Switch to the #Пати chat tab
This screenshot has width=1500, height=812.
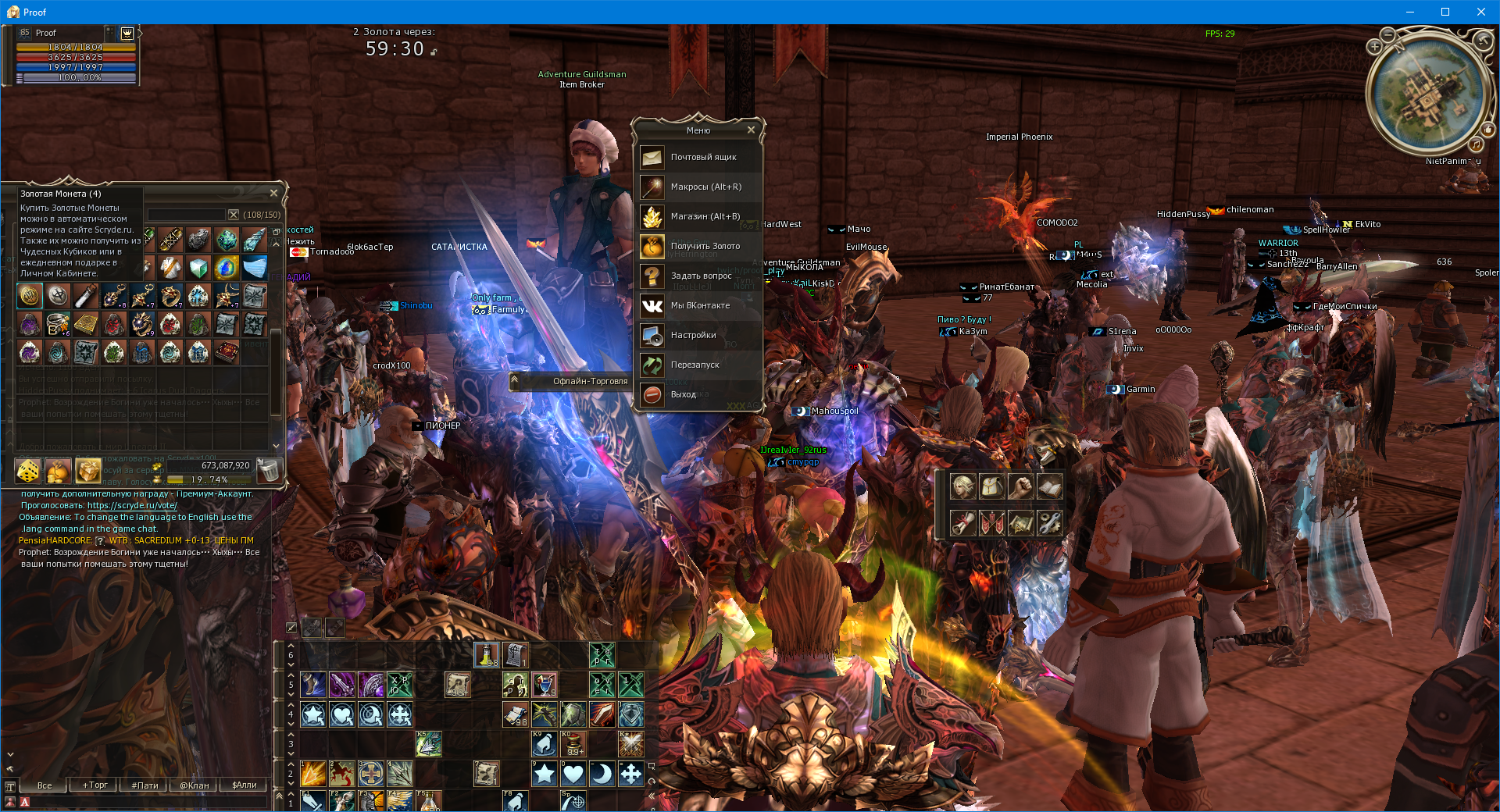coord(145,785)
